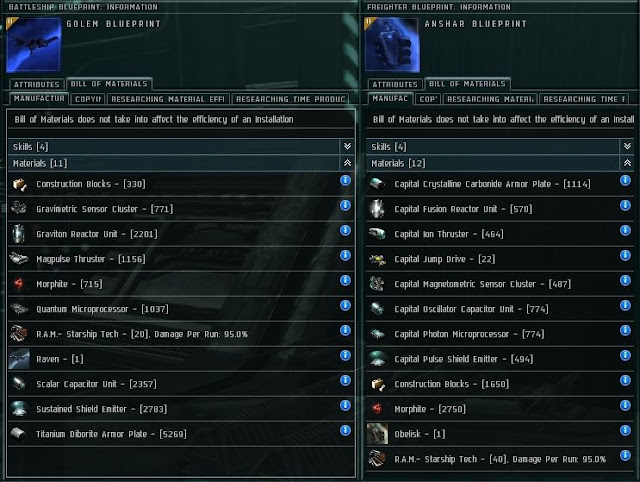Select Golem's Researching Time Productivity tab
Viewport: 640px width, 482px height.
tap(290, 99)
